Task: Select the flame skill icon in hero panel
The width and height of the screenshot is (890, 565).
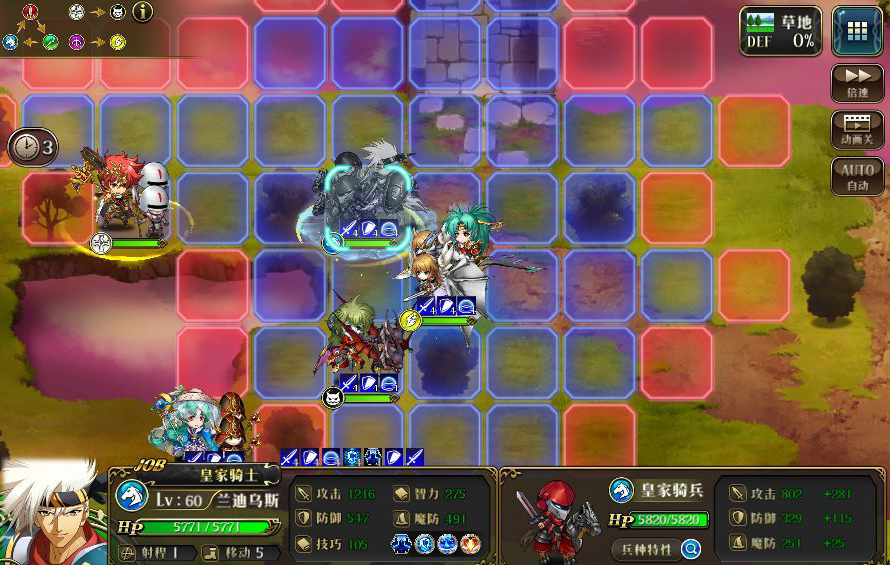Action: (x=471, y=544)
